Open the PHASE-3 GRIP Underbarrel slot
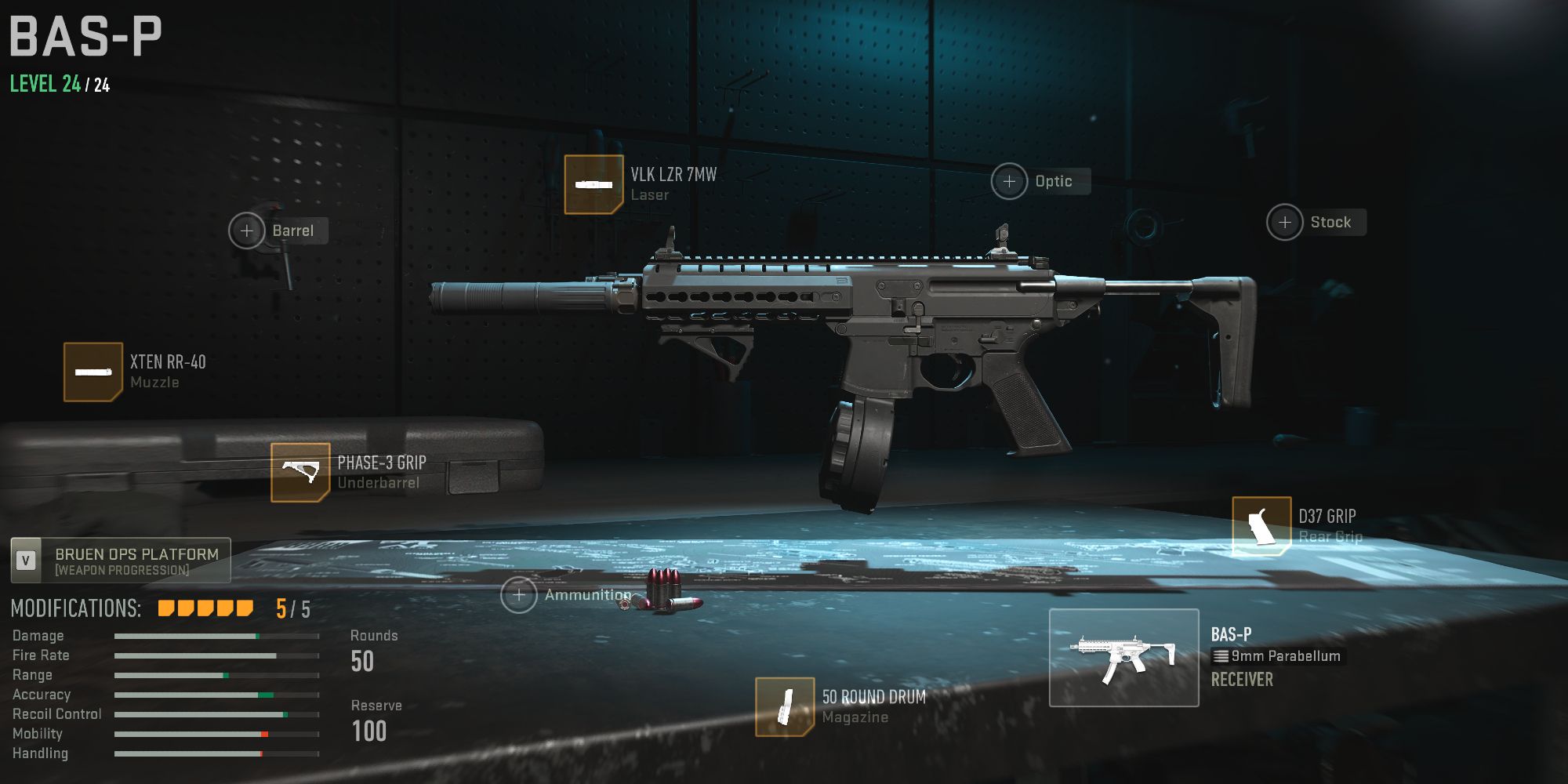Image resolution: width=1568 pixels, height=784 pixels. pyautogui.click(x=300, y=472)
